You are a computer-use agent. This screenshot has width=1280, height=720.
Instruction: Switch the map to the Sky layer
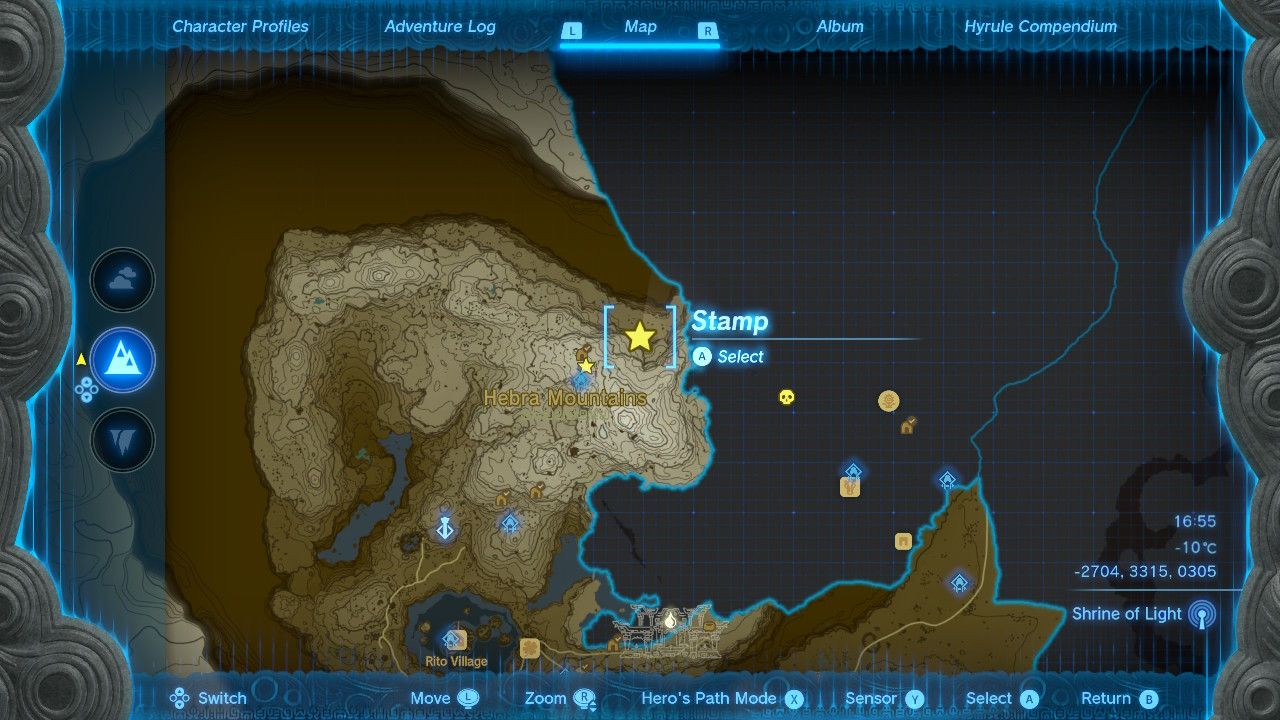123,281
